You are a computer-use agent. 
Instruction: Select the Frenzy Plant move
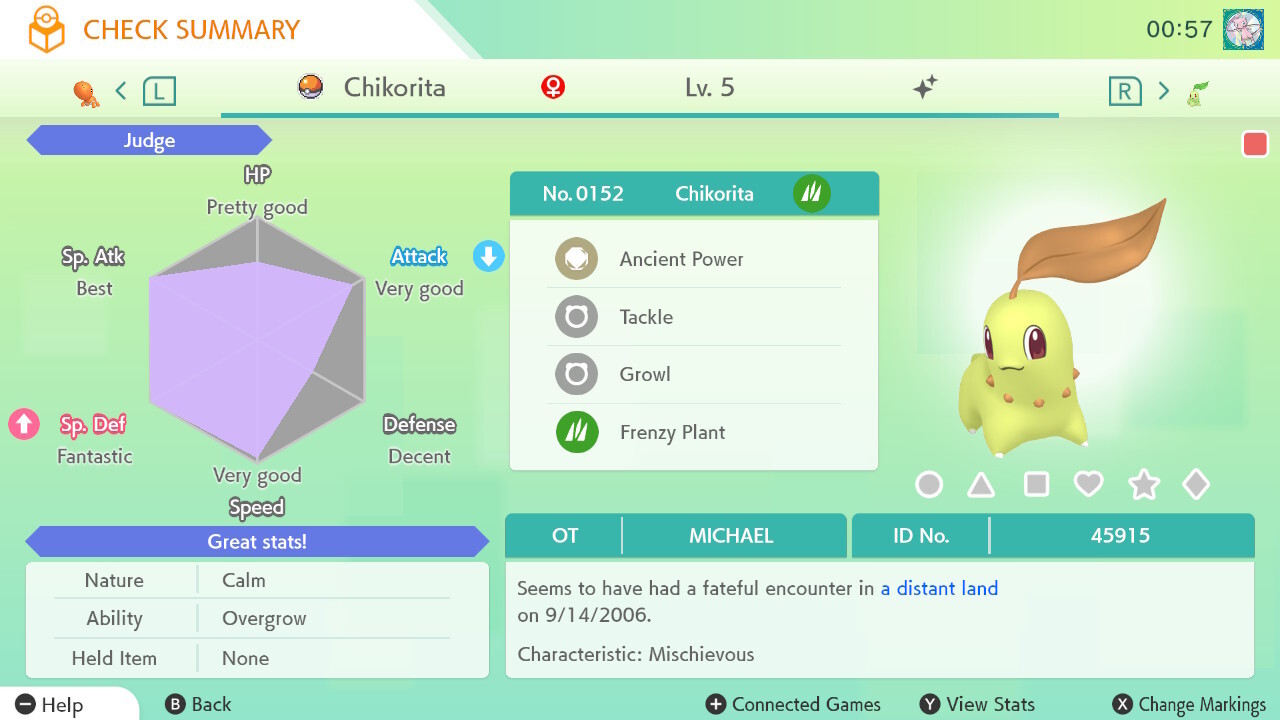672,432
